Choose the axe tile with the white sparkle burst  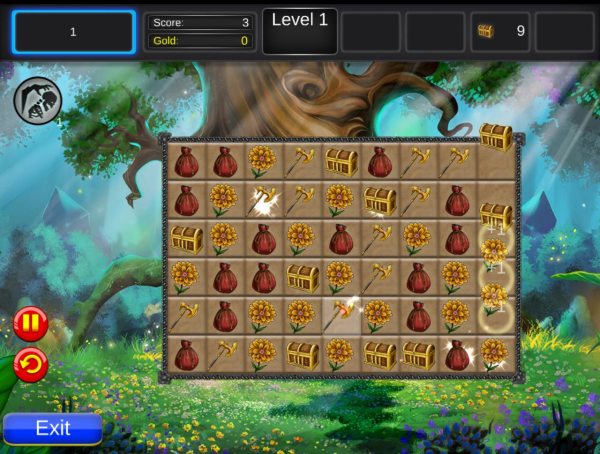point(262,200)
